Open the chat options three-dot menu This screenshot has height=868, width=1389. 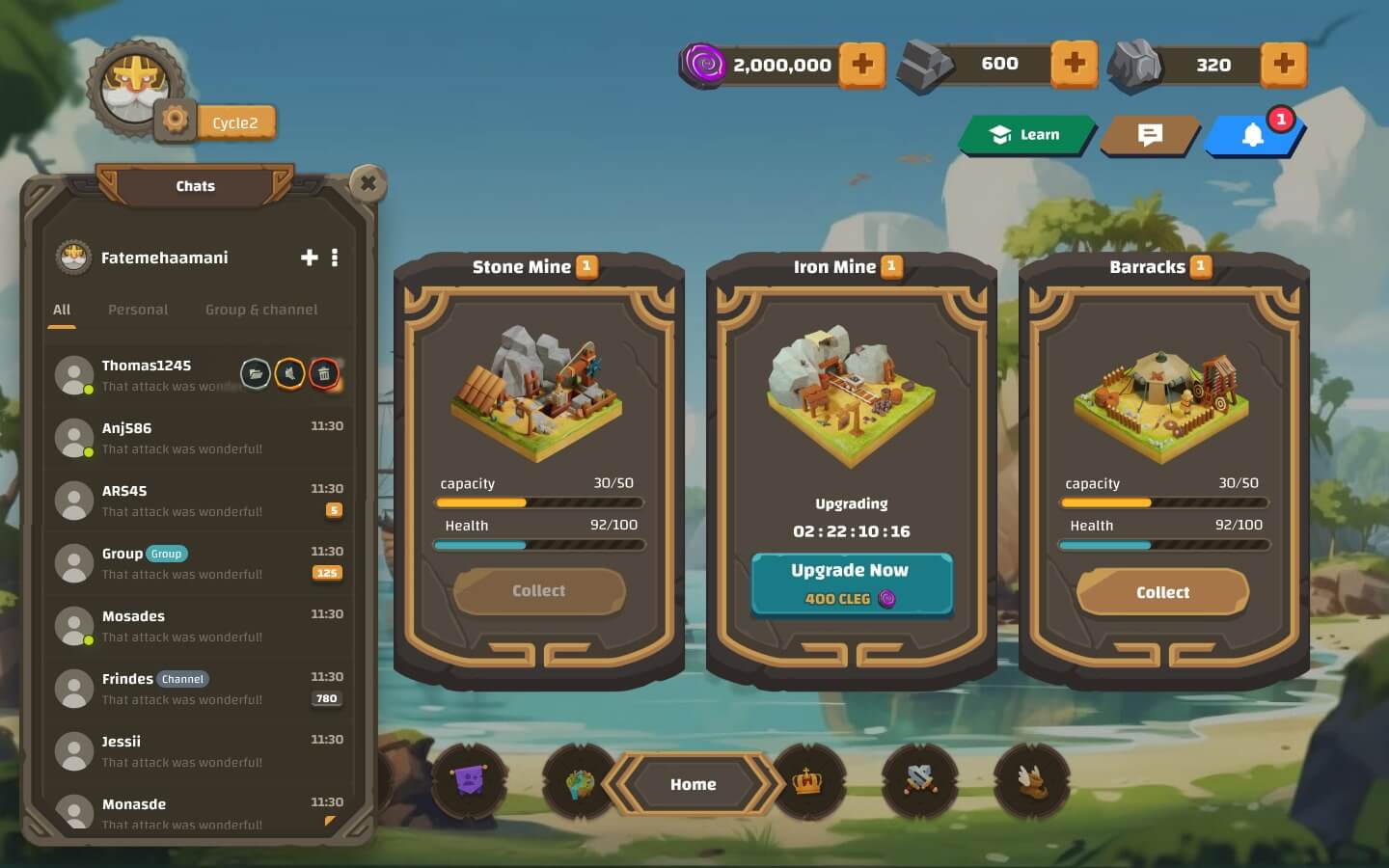(x=335, y=258)
